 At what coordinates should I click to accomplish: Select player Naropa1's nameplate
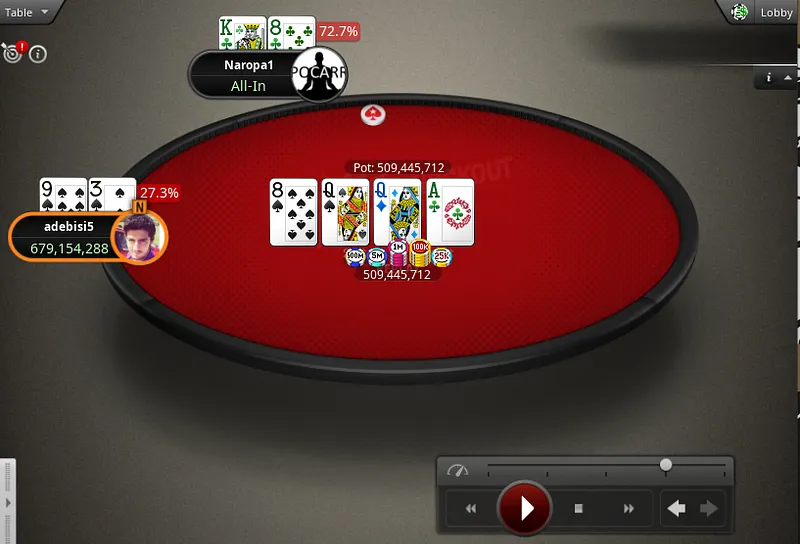point(246,76)
